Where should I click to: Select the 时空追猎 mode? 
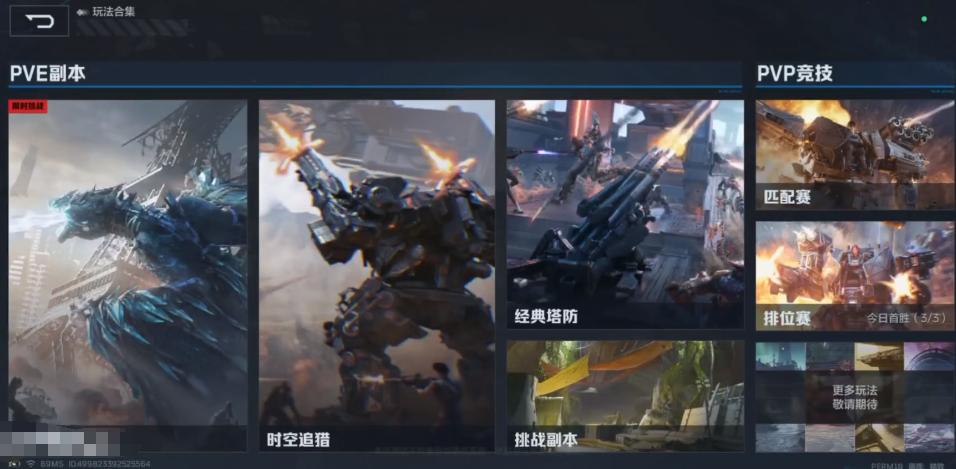click(376, 275)
